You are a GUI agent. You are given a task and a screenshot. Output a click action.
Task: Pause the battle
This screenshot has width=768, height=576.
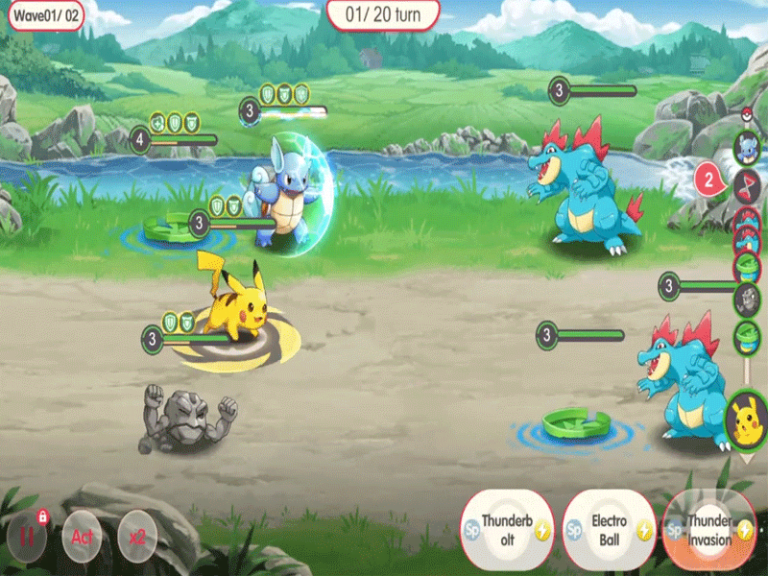27,537
